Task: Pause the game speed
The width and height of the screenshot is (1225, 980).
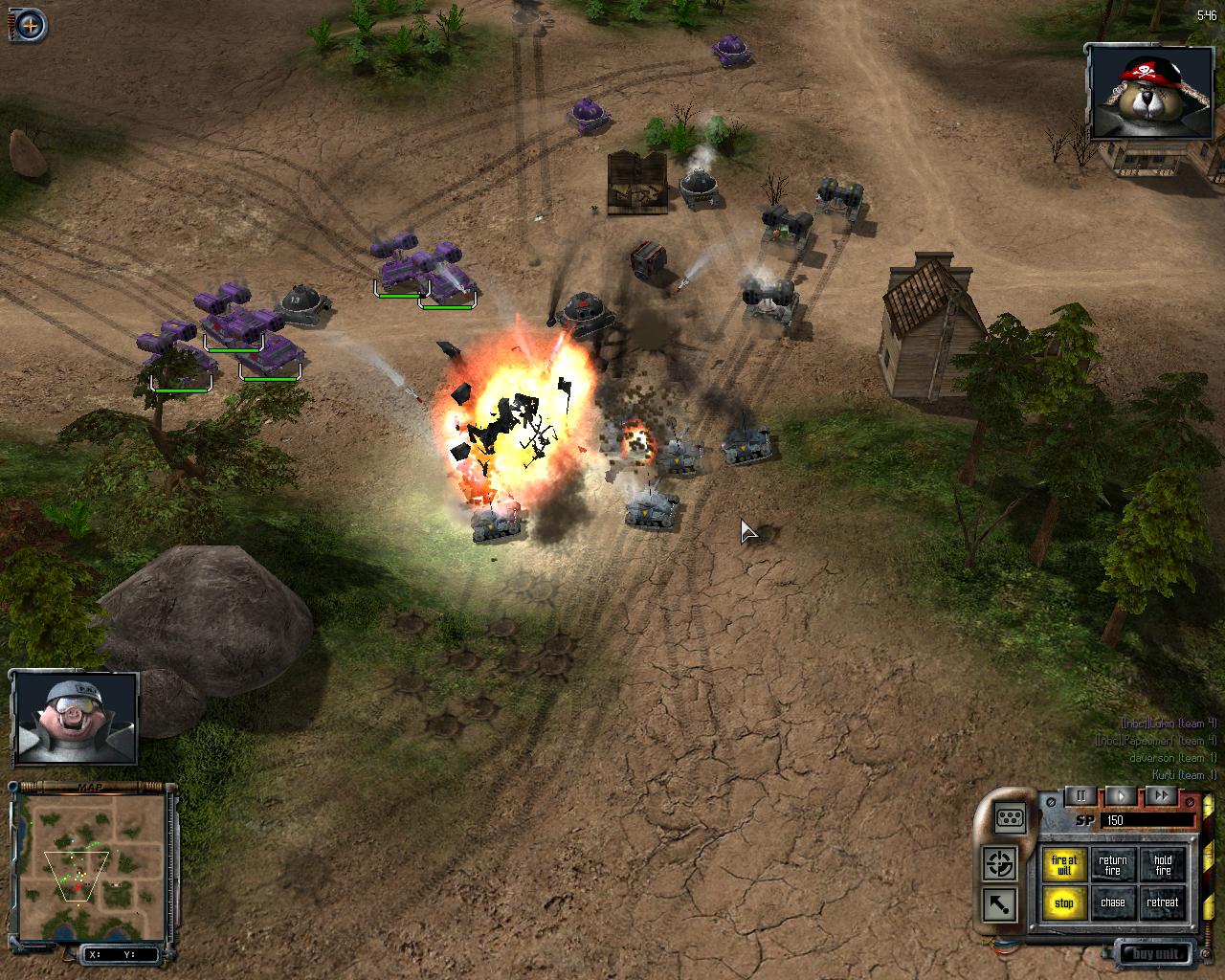Action: pos(1081,795)
